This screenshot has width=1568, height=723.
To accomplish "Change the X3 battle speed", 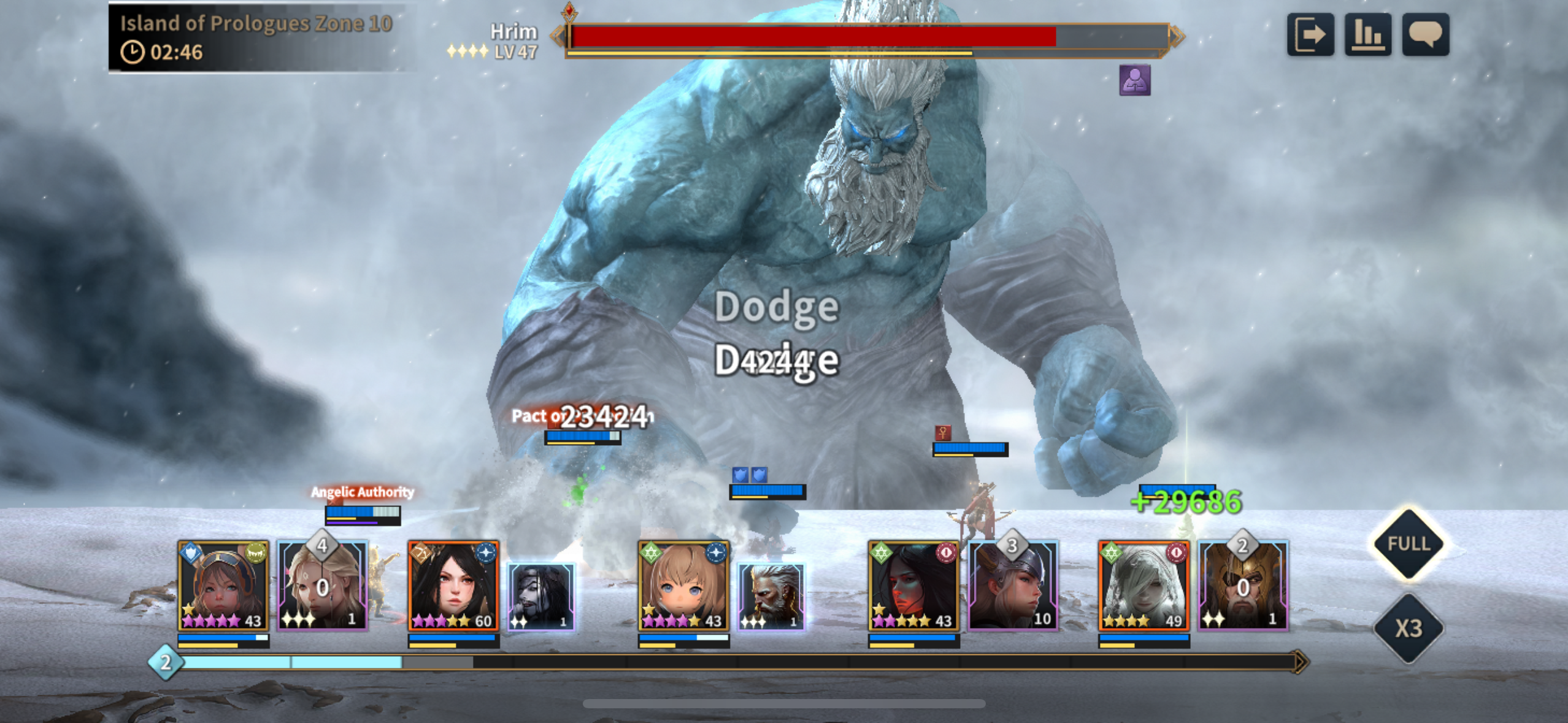I will (x=1409, y=629).
